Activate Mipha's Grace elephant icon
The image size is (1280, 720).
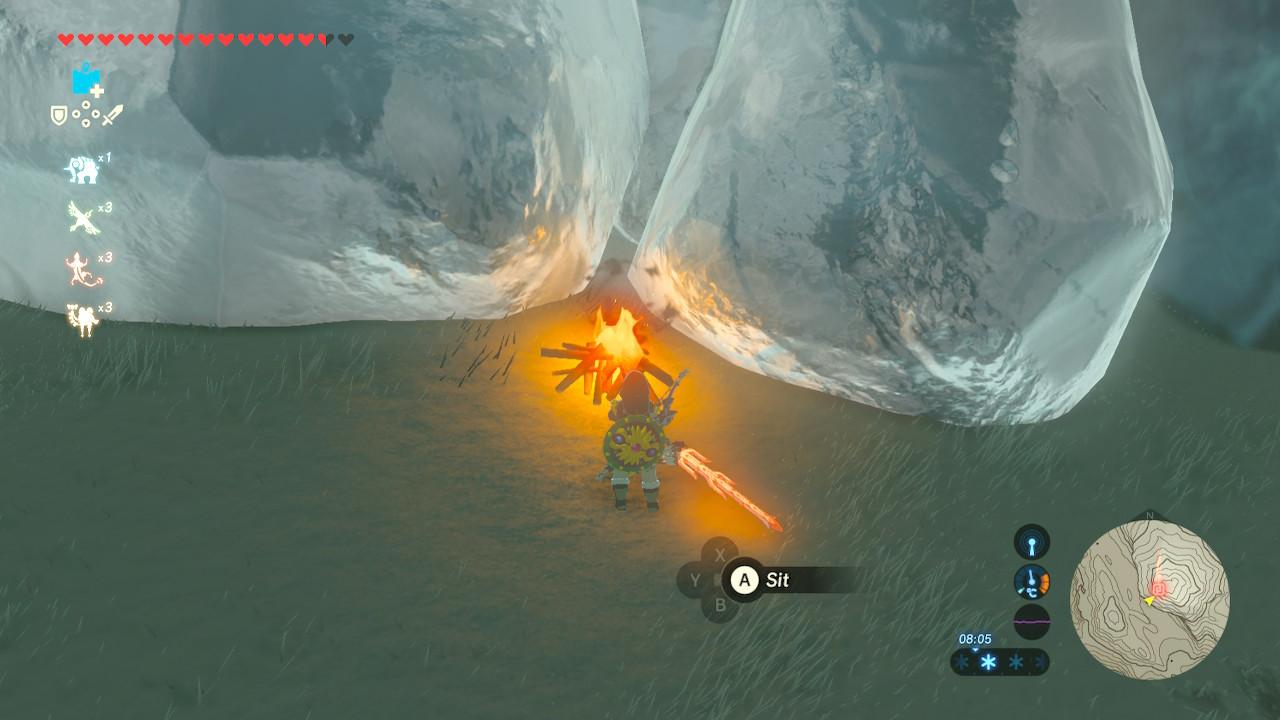point(82,170)
